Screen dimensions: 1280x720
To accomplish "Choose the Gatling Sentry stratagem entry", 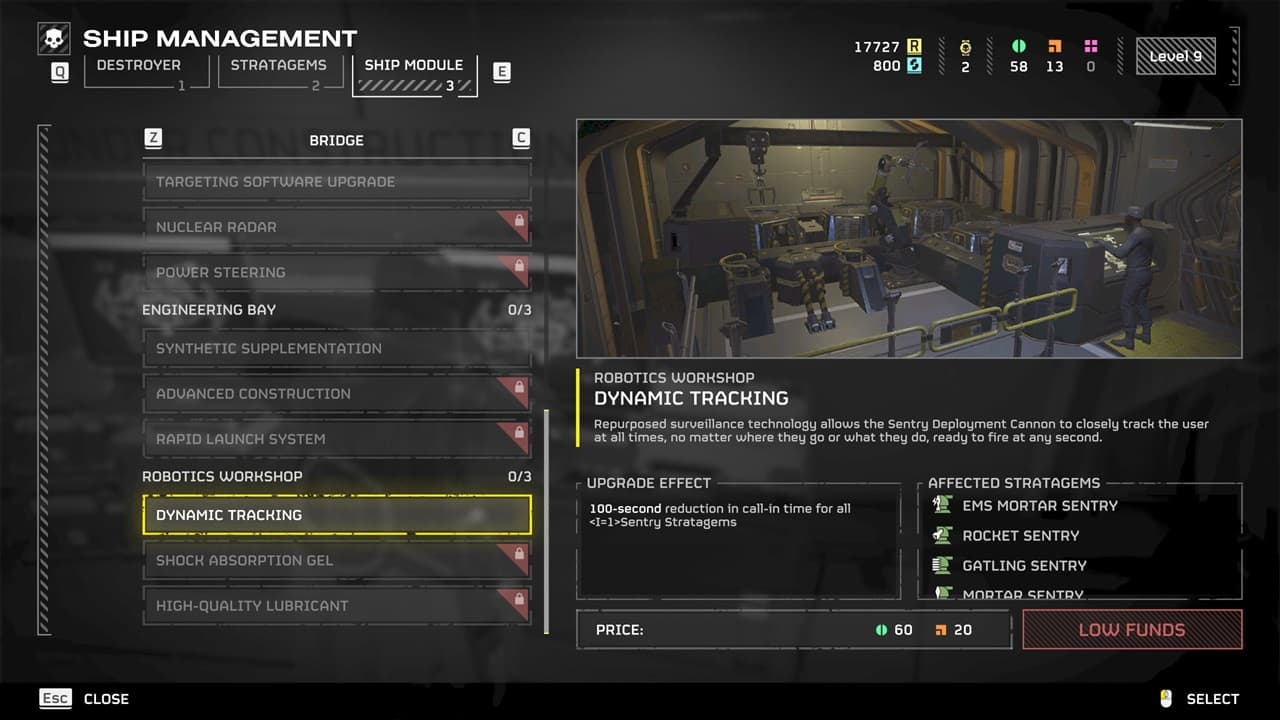I will (1024, 566).
